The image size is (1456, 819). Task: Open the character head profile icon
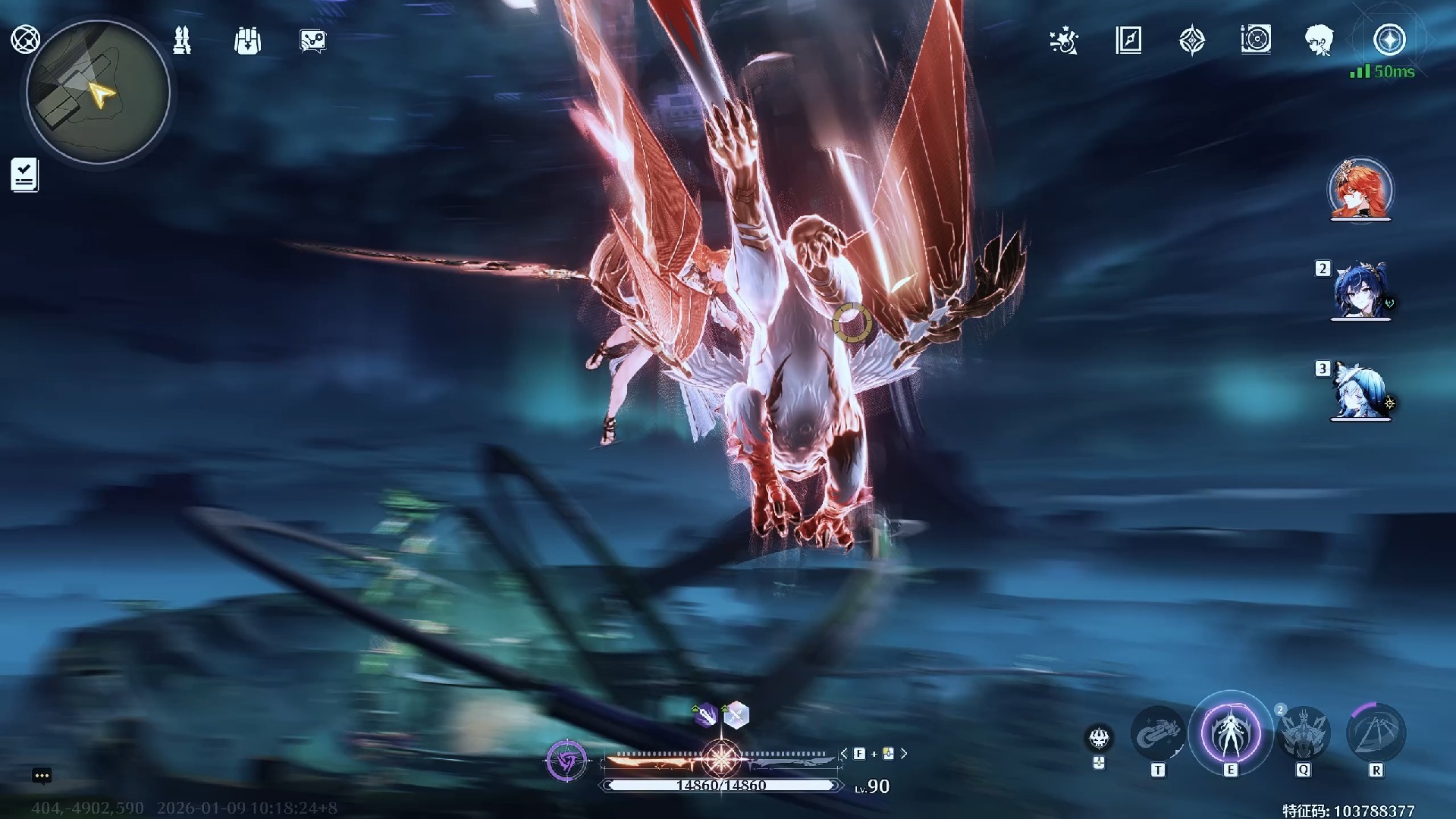point(1319,40)
